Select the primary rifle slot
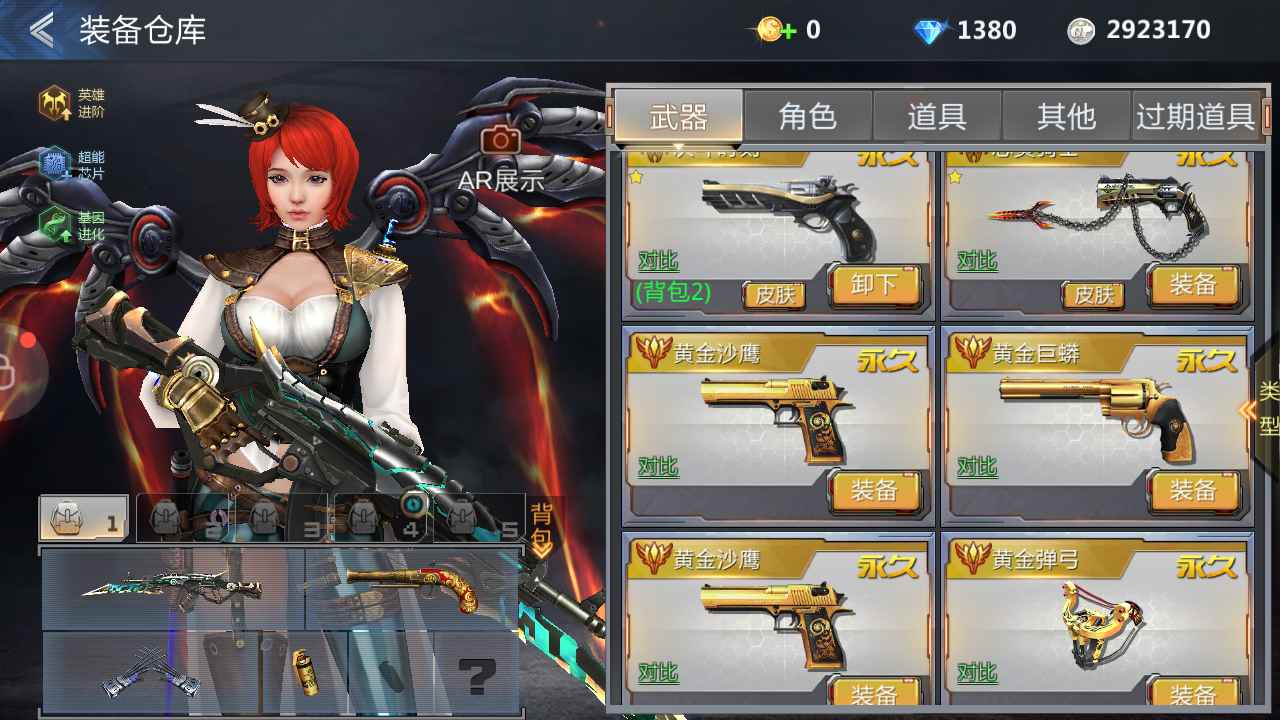Image resolution: width=1280 pixels, height=720 pixels. pos(172,588)
